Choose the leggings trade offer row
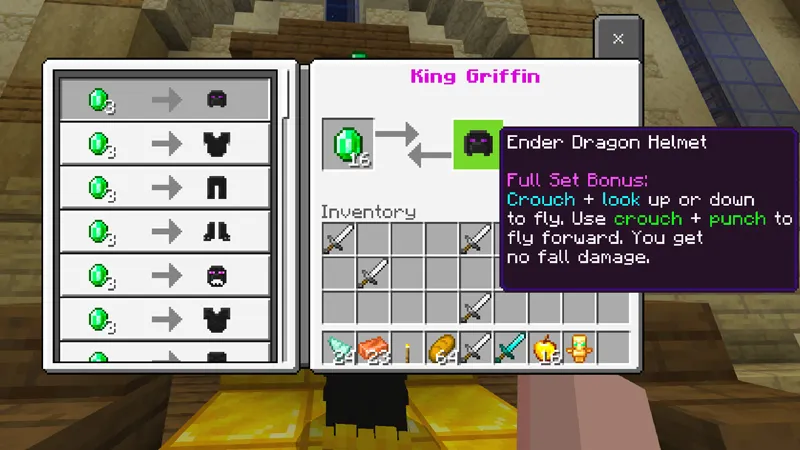This screenshot has height=450, width=800. pyautogui.click(x=165, y=187)
